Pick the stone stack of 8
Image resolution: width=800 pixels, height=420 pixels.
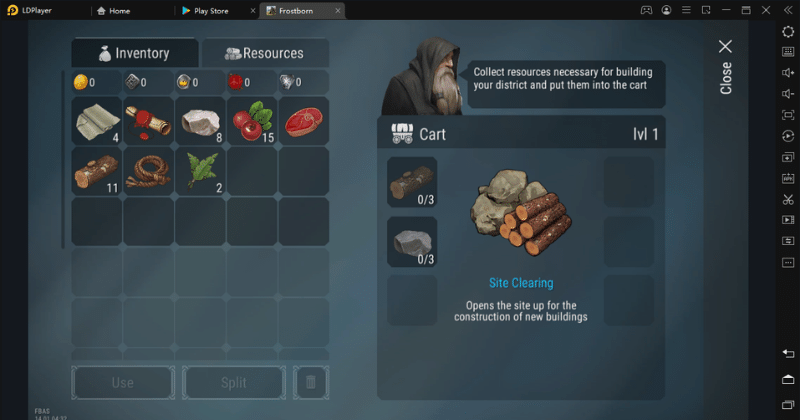[200, 121]
